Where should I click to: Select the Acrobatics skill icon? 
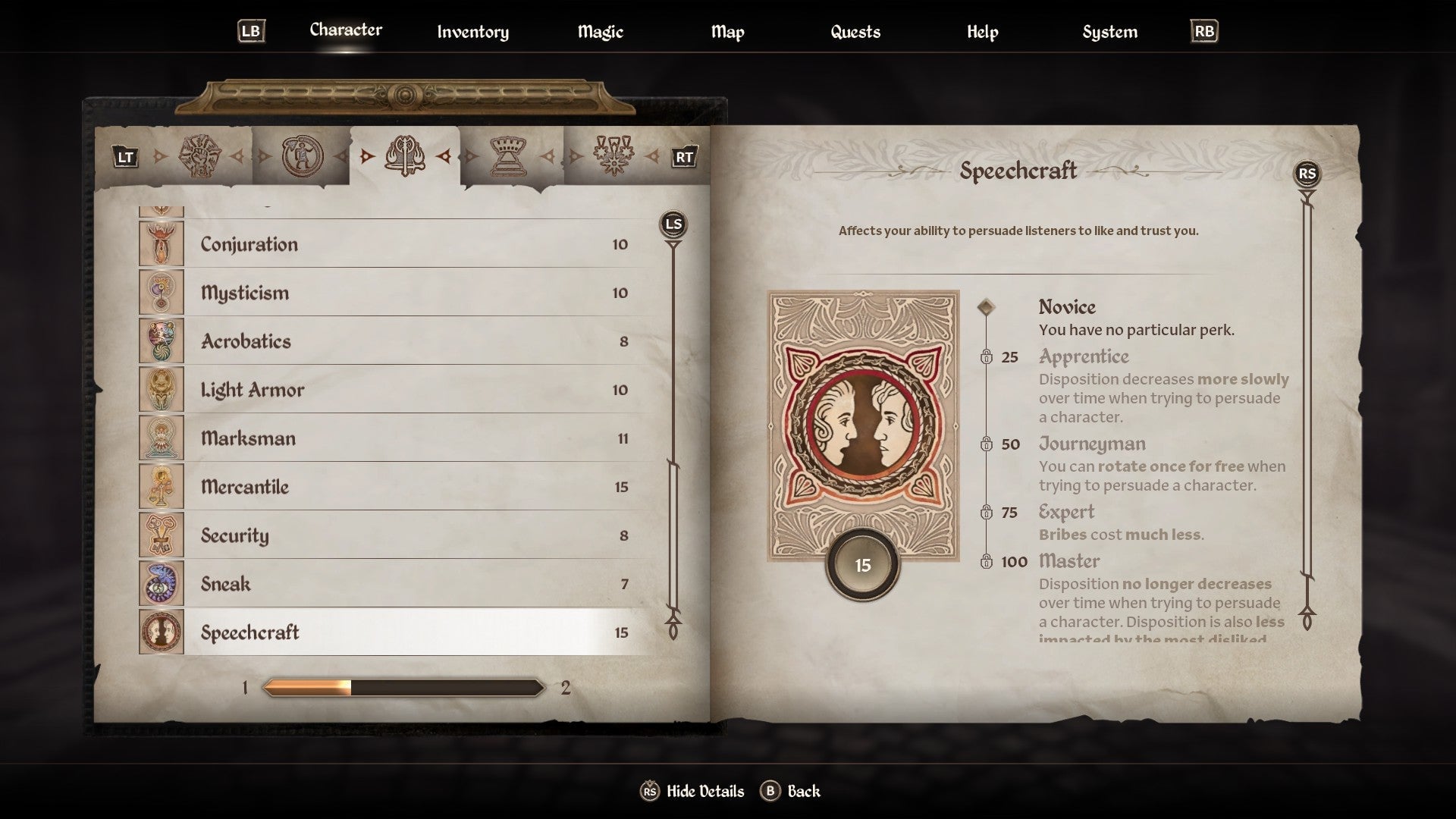(x=162, y=341)
